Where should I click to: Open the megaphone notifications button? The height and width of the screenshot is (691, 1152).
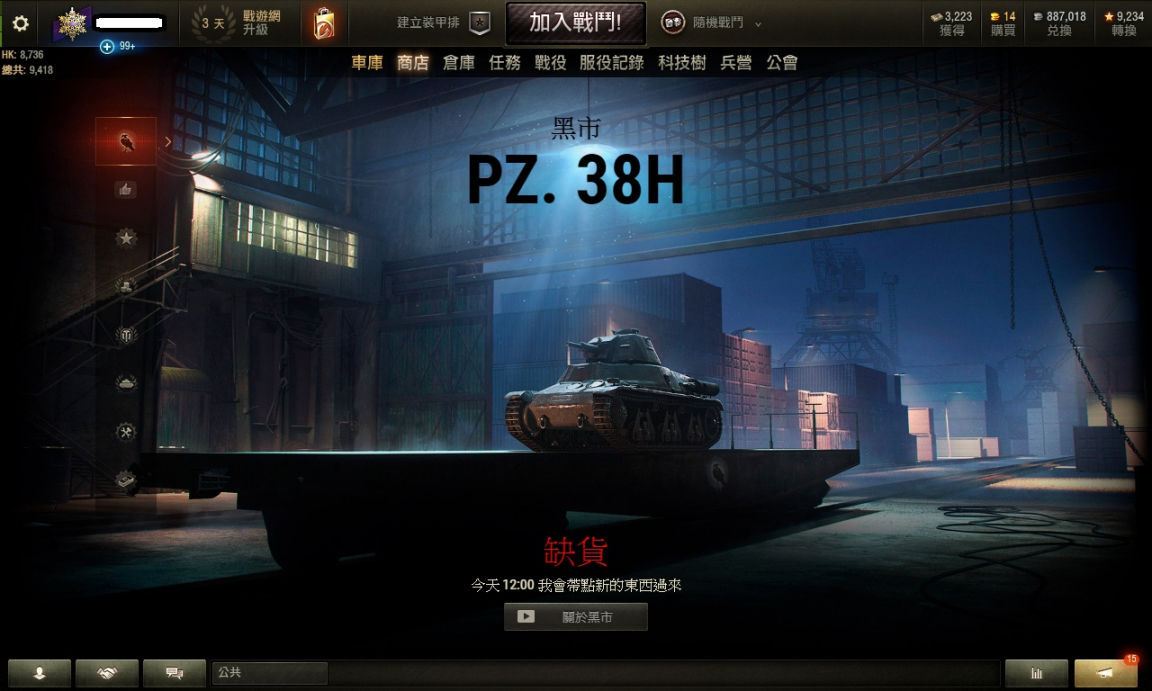1105,673
